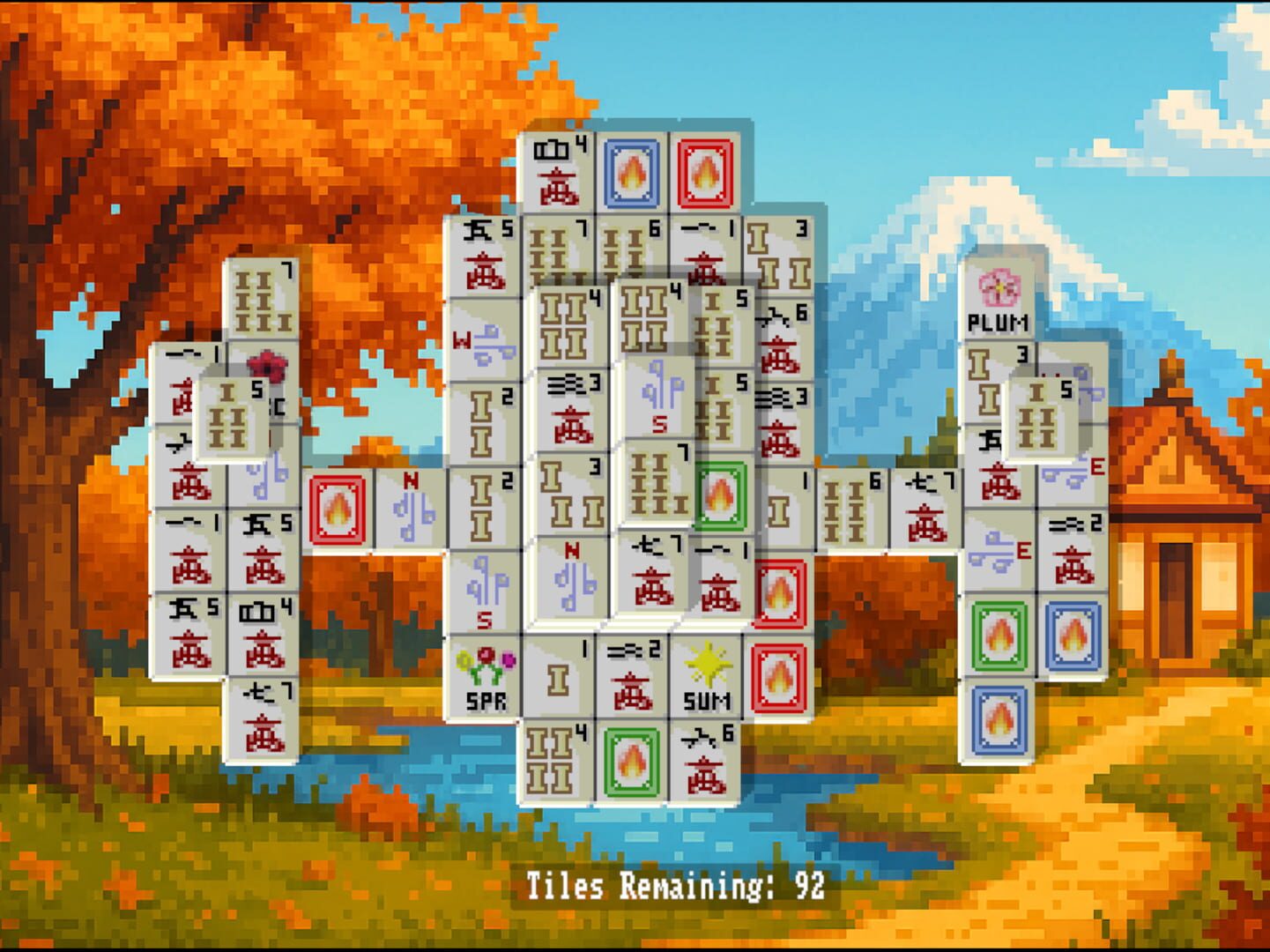Select the raised bamboo 5 tile on the right
The width and height of the screenshot is (1270, 952).
[x=1042, y=414]
